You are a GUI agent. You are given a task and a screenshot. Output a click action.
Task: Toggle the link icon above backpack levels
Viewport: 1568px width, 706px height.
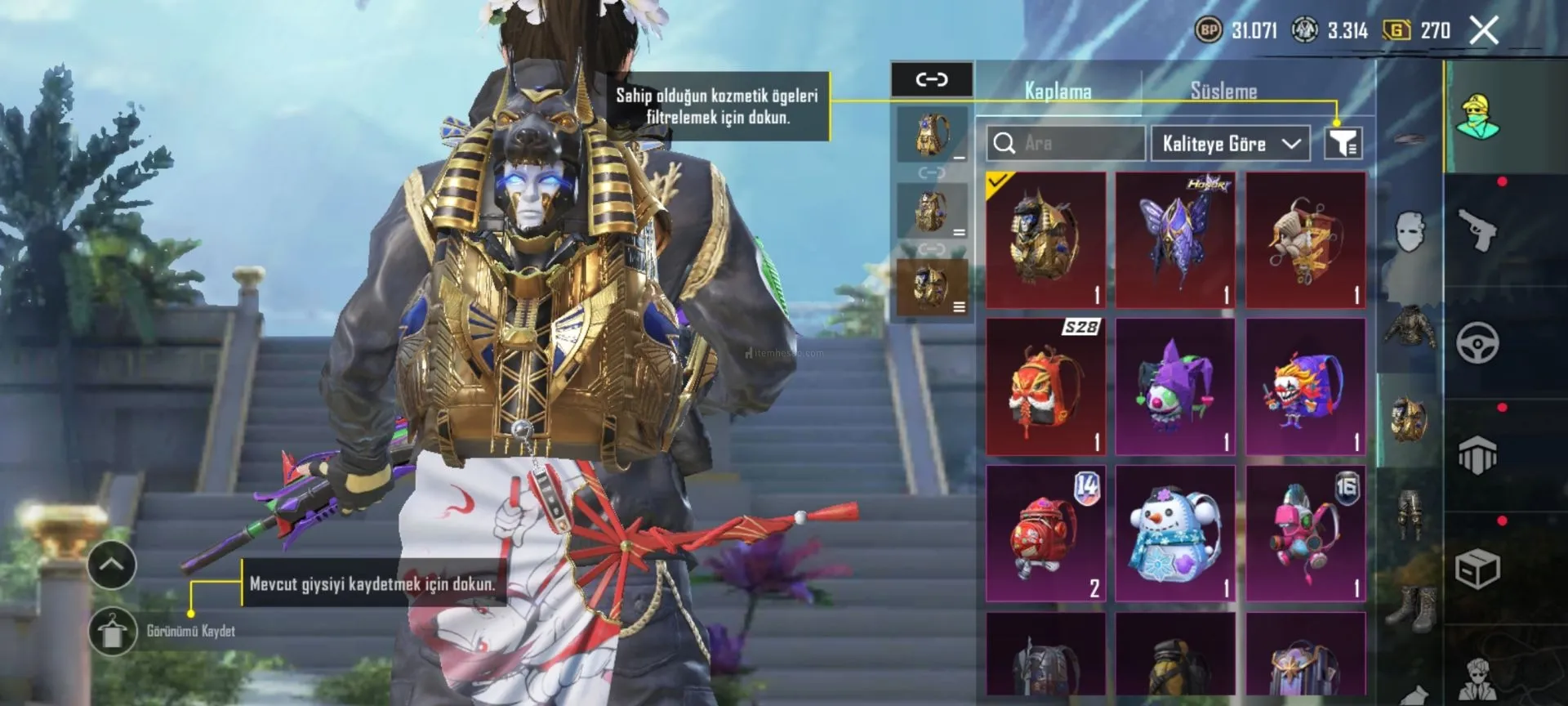tap(932, 79)
